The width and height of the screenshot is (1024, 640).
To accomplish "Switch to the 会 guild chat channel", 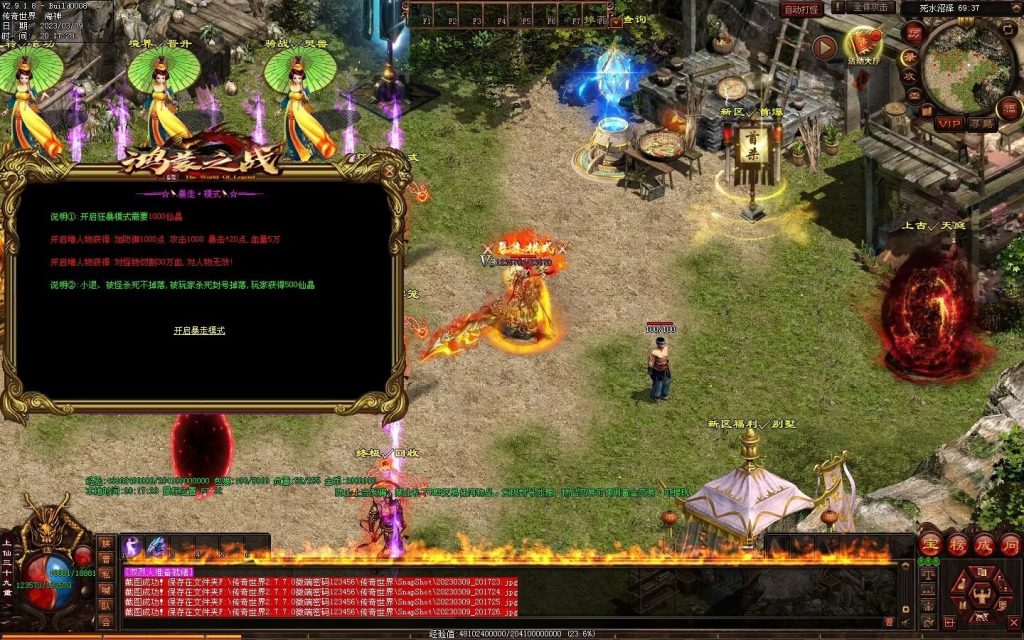I will (105, 621).
